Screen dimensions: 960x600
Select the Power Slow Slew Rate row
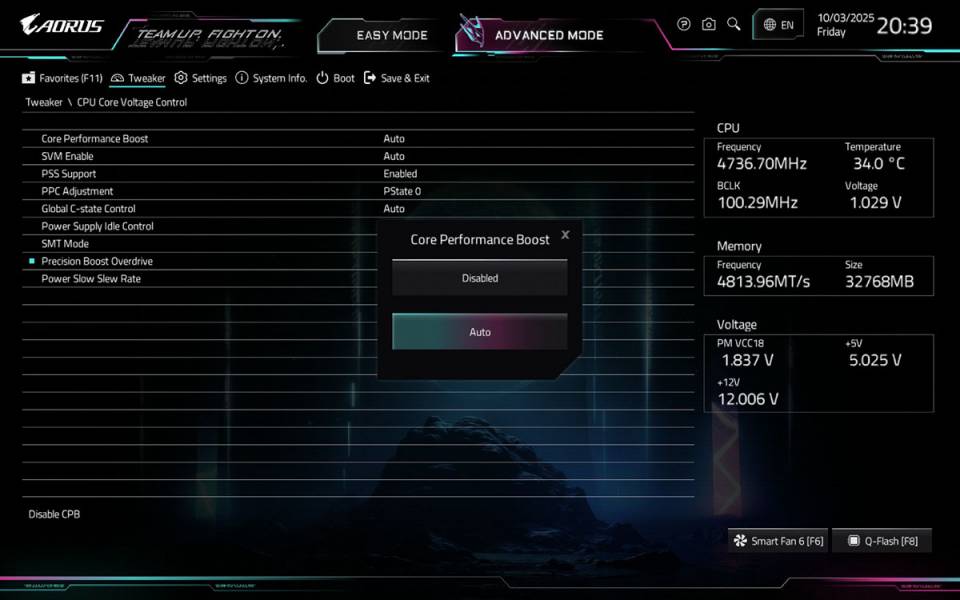click(x=91, y=279)
